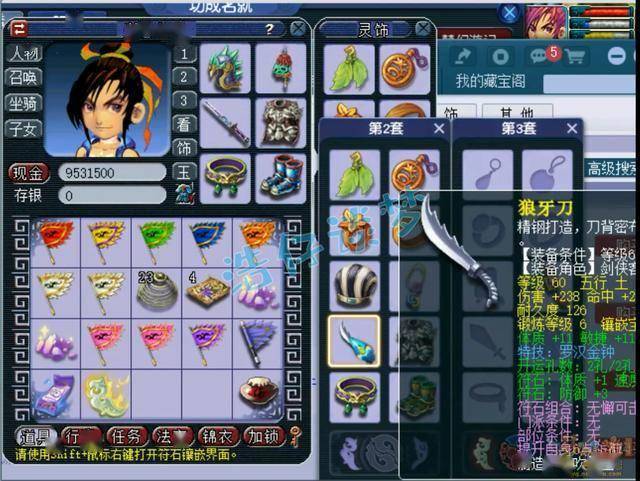Image resolution: width=640 pixels, height=481 pixels.
Task: Select the stacked item with count 23
Action: (x=153, y=292)
